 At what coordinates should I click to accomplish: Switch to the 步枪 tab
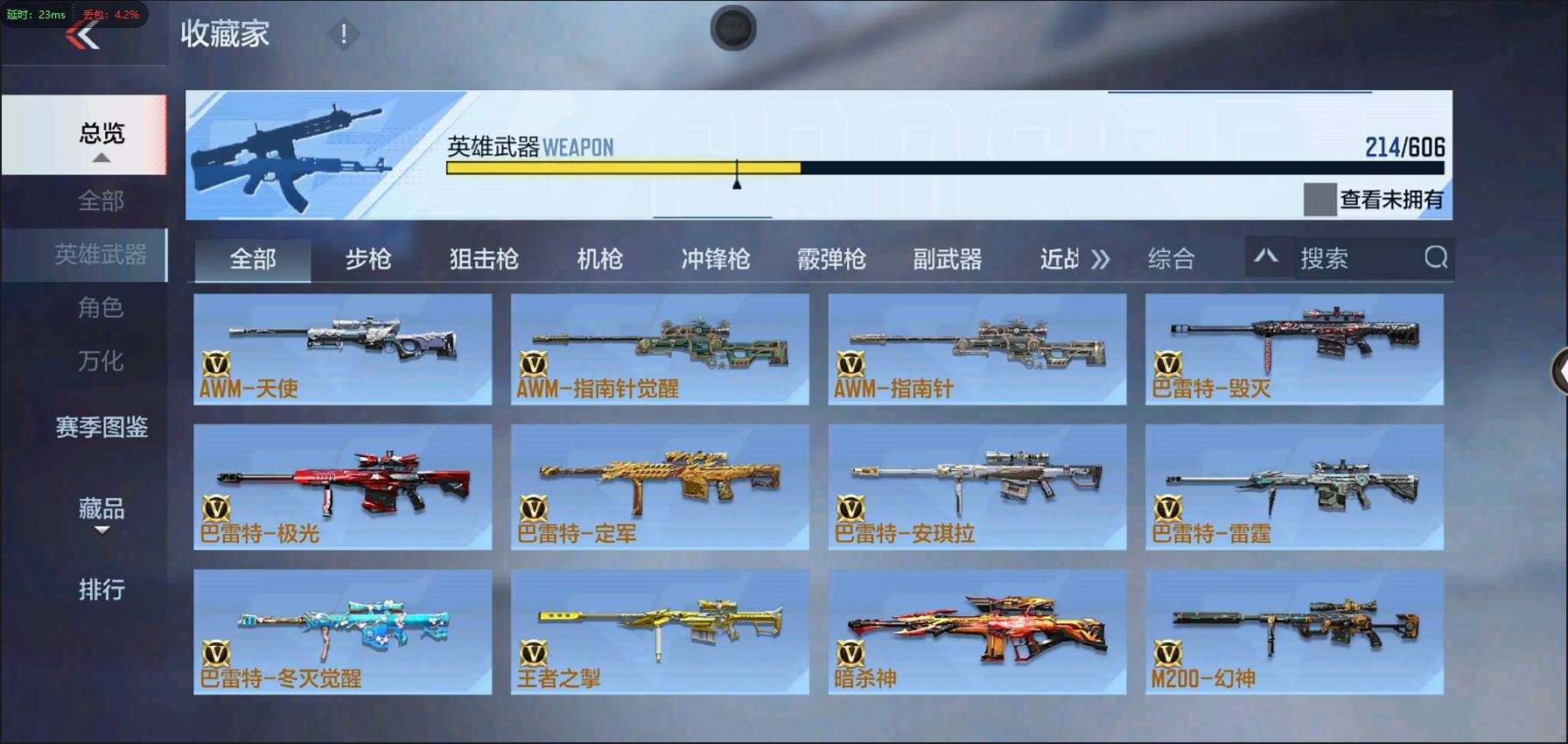pyautogui.click(x=367, y=258)
